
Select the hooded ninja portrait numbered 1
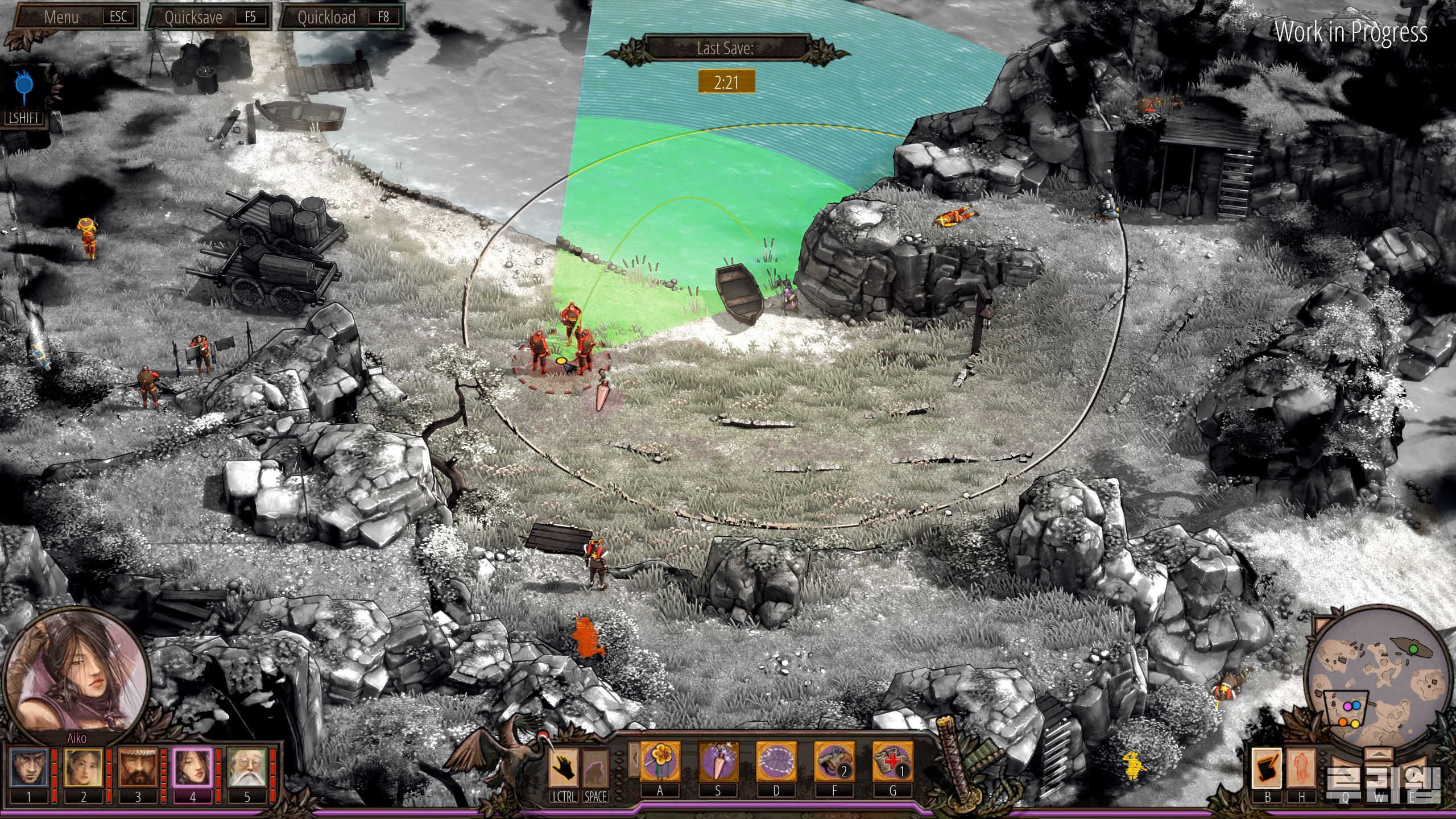click(29, 768)
